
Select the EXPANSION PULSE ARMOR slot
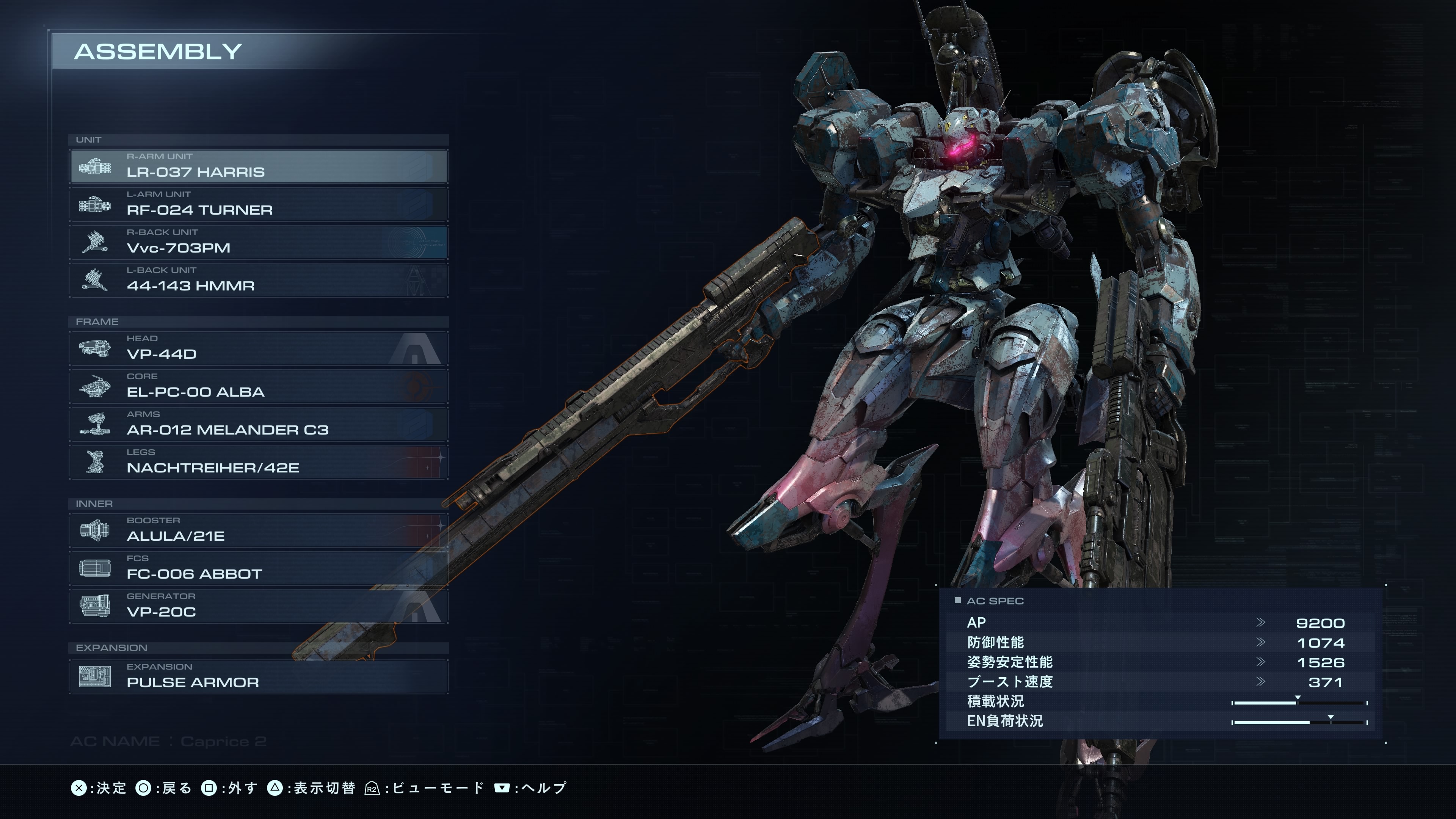(x=259, y=676)
